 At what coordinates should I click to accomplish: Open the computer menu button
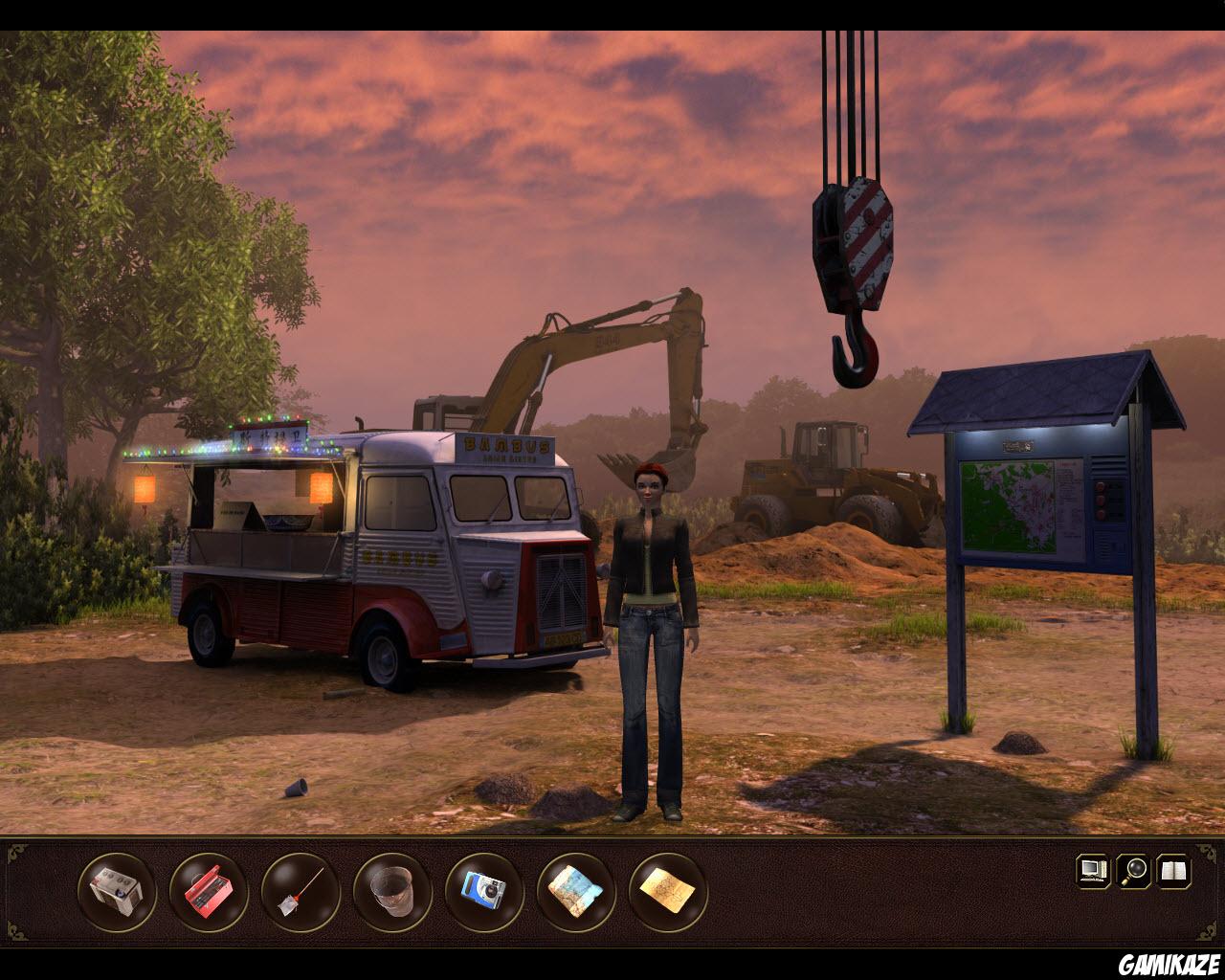pyautogui.click(x=1093, y=871)
